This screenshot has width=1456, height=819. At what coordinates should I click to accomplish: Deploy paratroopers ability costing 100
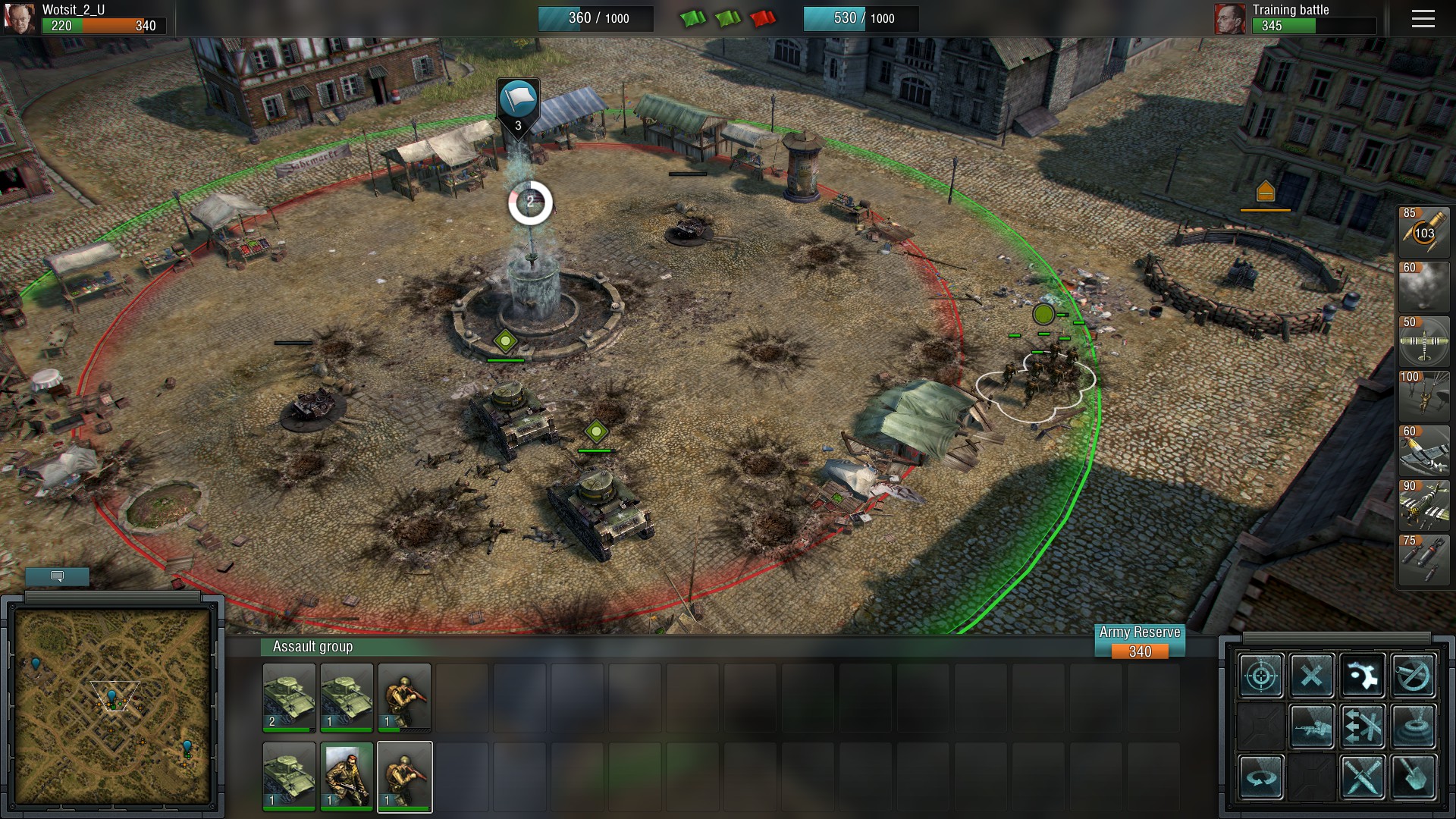[1423, 395]
